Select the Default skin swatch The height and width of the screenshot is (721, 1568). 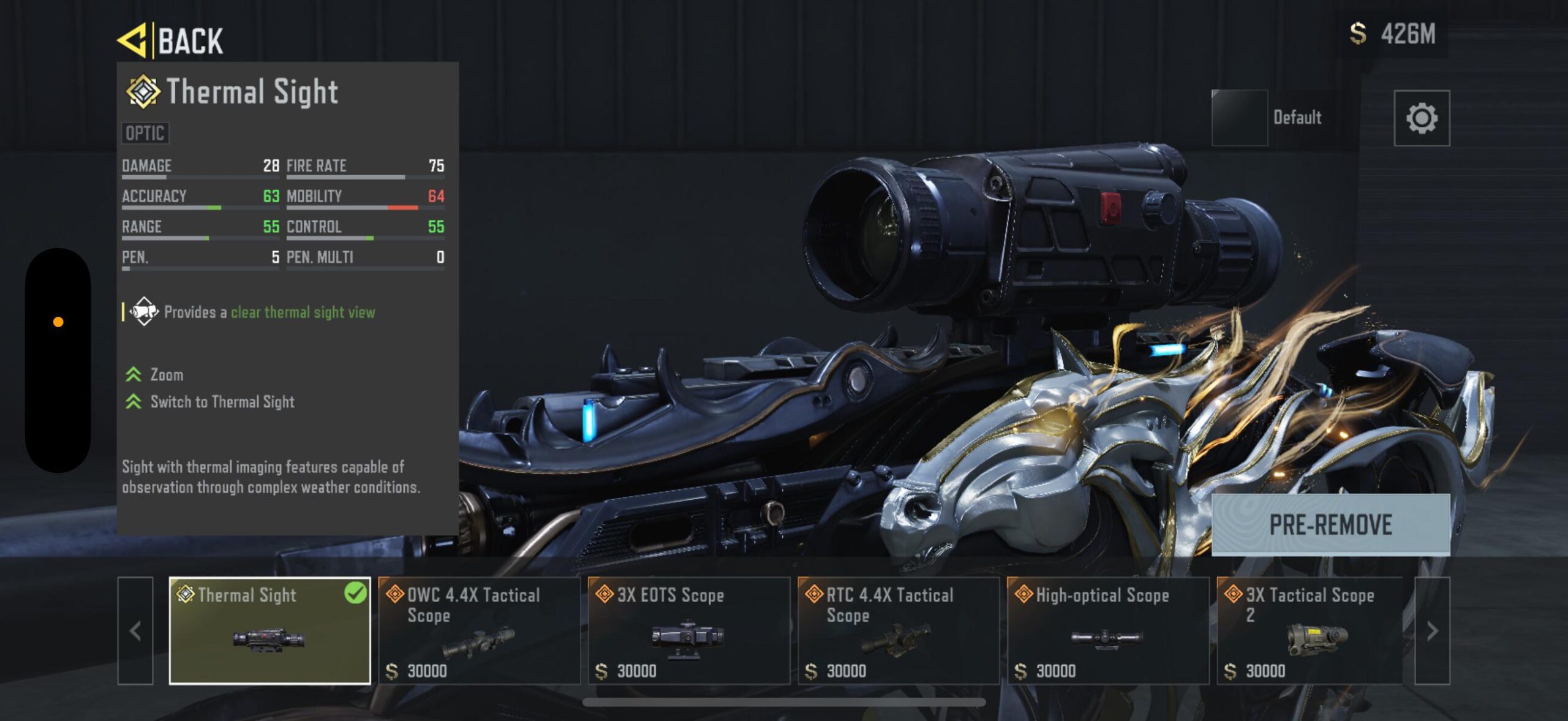(x=1240, y=118)
